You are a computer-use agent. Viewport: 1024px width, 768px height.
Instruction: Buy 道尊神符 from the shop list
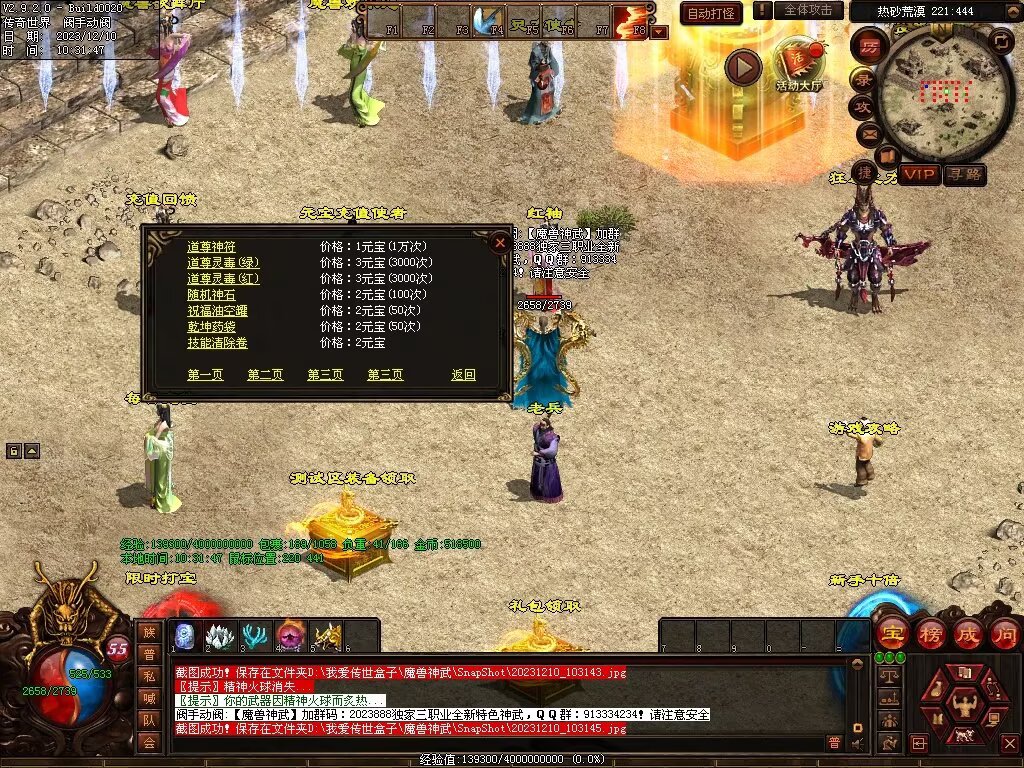(211, 246)
